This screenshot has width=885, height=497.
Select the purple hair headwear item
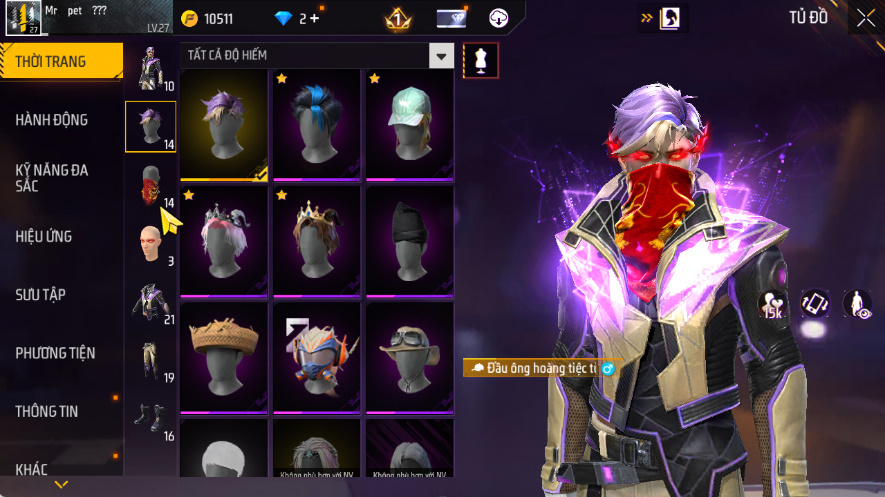[223, 124]
